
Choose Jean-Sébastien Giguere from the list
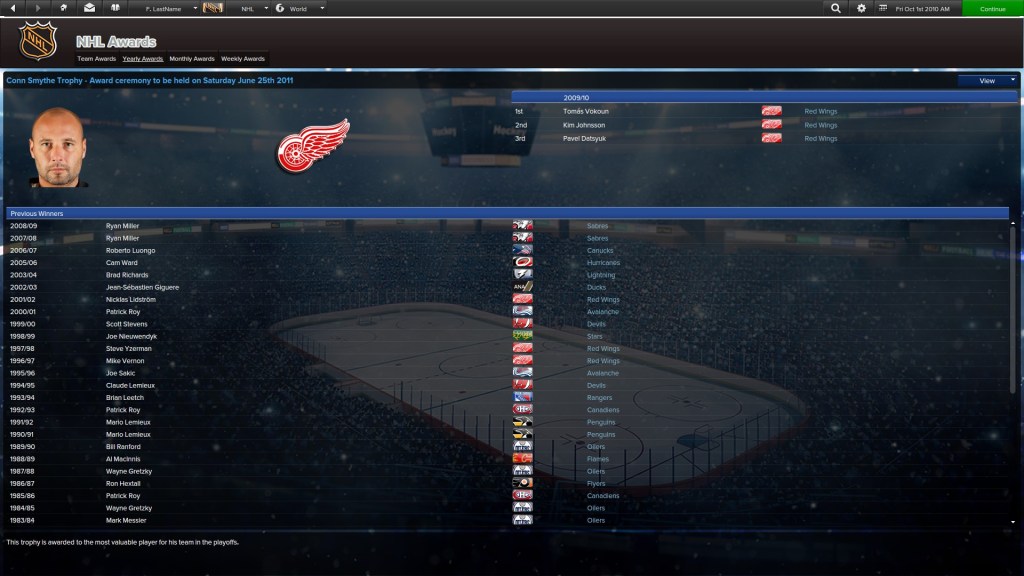(x=142, y=287)
